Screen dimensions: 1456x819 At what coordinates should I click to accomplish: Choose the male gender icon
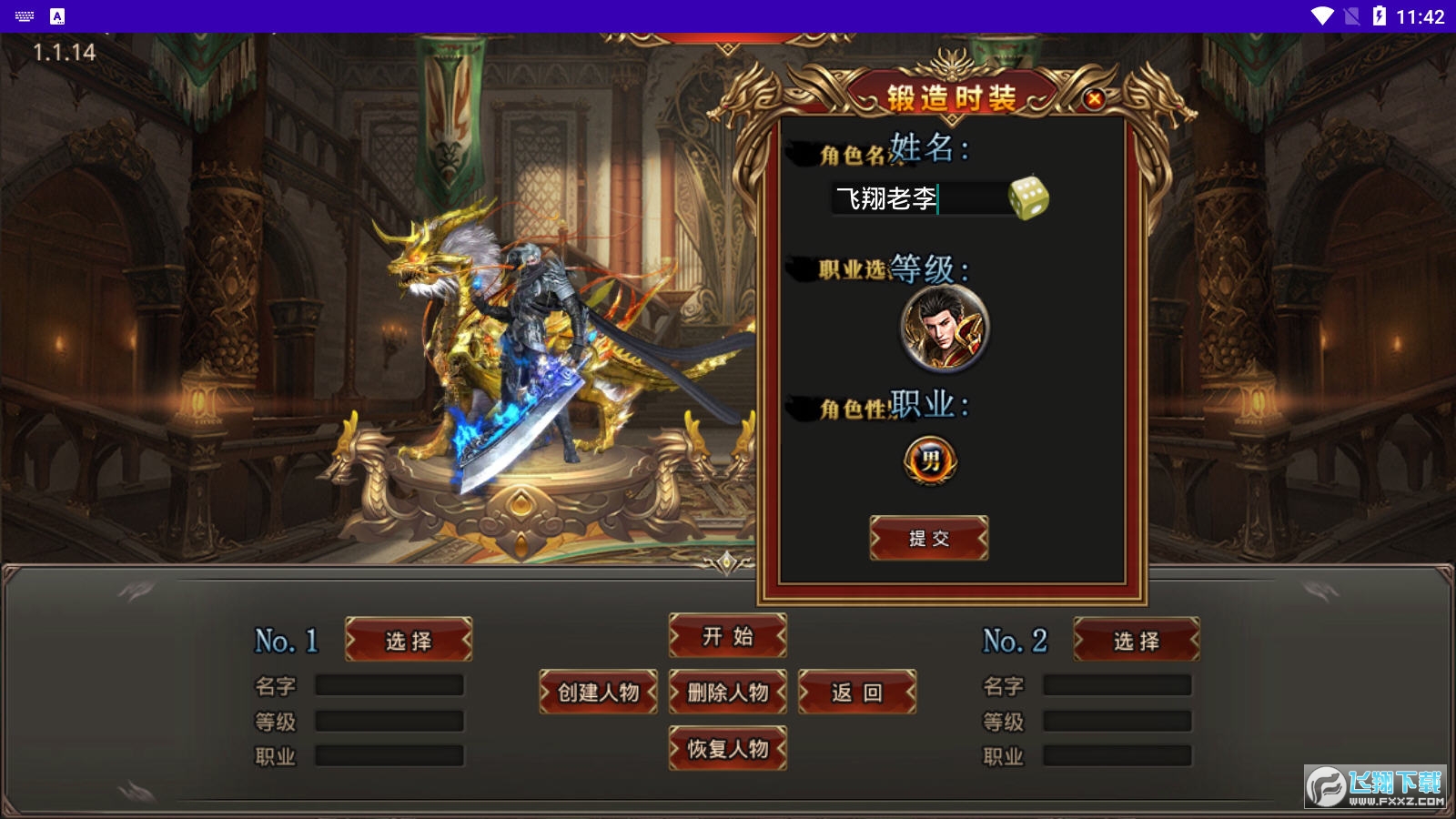tap(929, 460)
